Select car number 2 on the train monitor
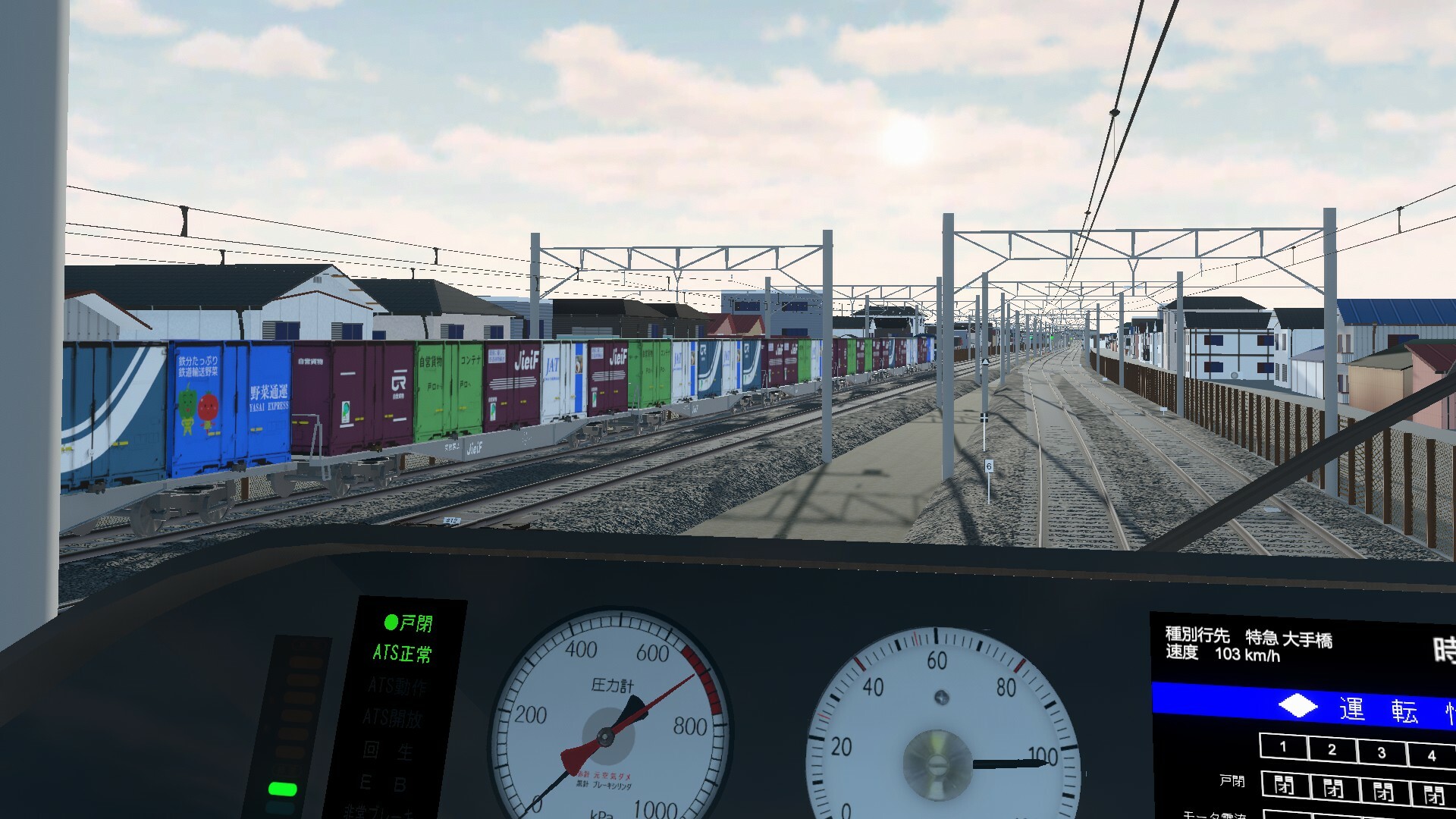The height and width of the screenshot is (819, 1456). [x=1332, y=749]
